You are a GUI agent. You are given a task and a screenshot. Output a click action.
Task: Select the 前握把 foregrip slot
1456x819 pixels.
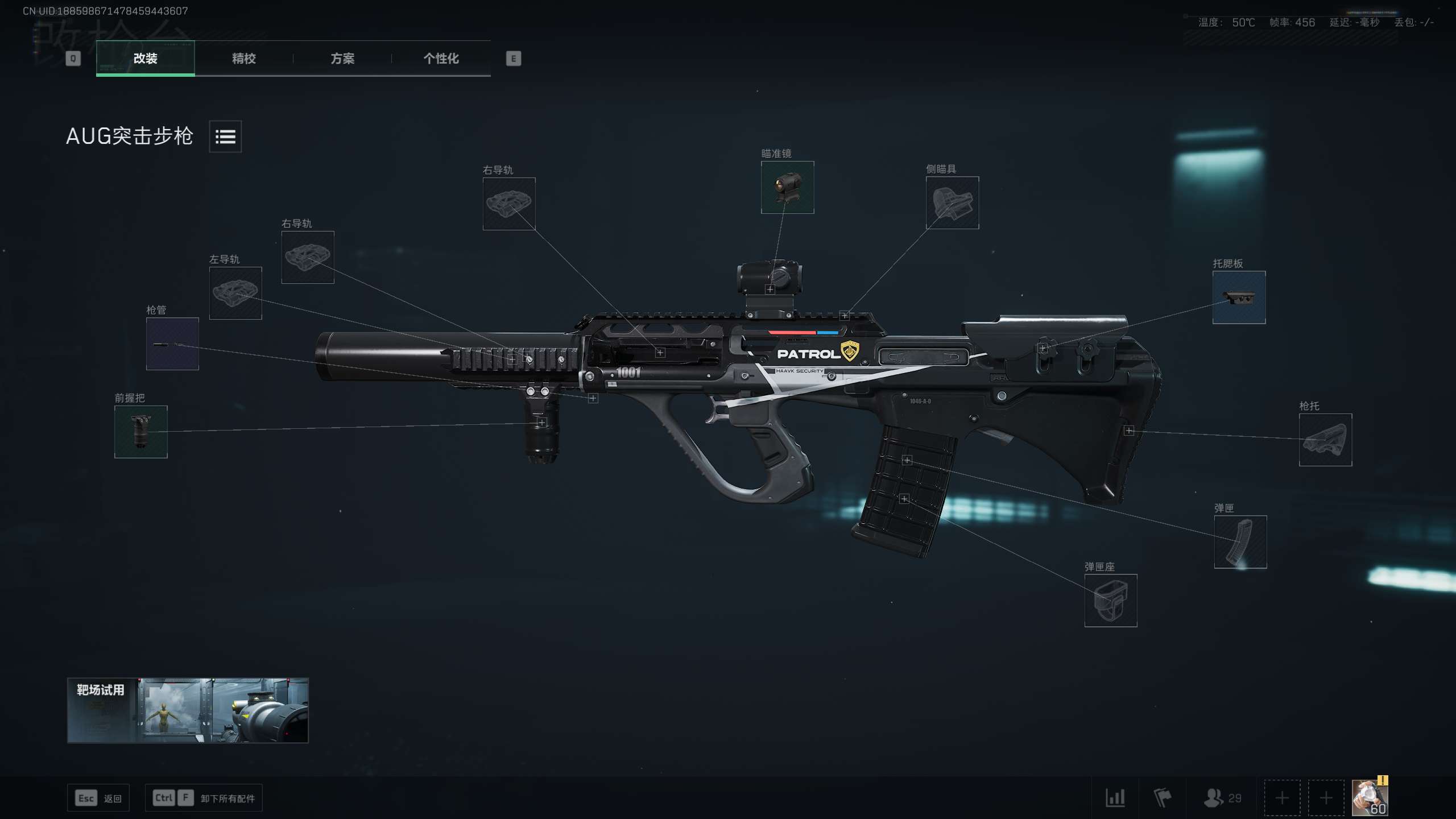pyautogui.click(x=141, y=432)
